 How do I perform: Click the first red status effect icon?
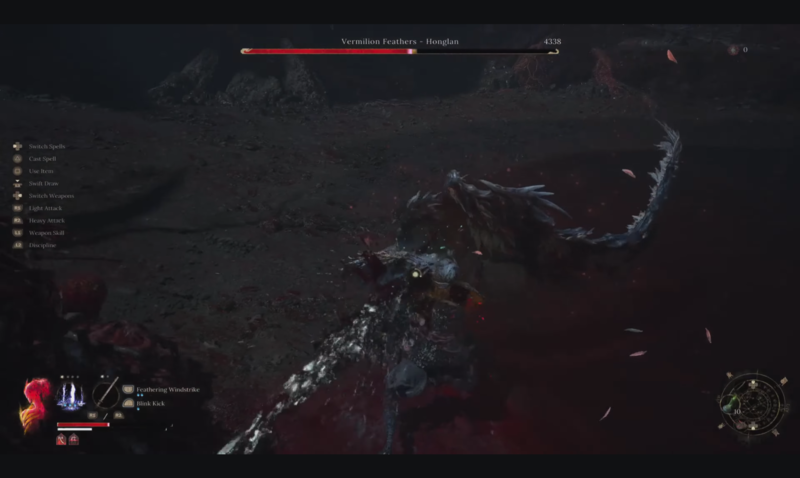tap(61, 439)
